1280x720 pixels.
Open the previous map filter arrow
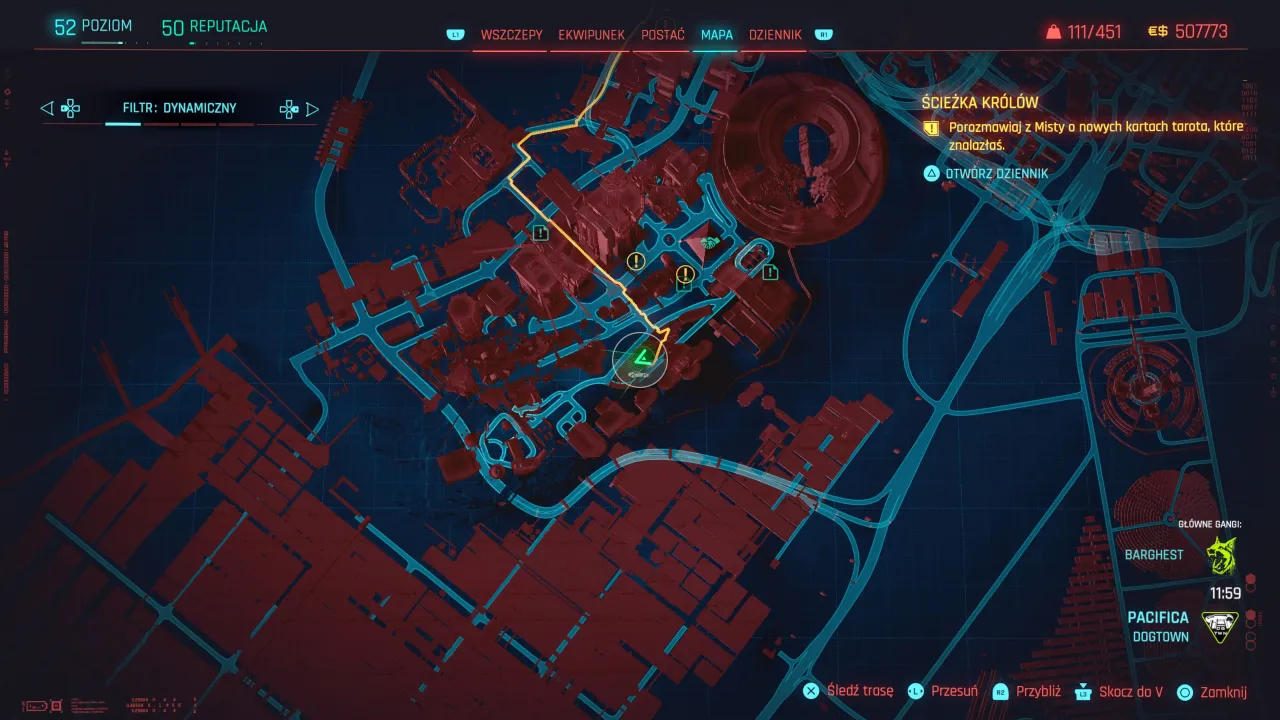(x=45, y=108)
